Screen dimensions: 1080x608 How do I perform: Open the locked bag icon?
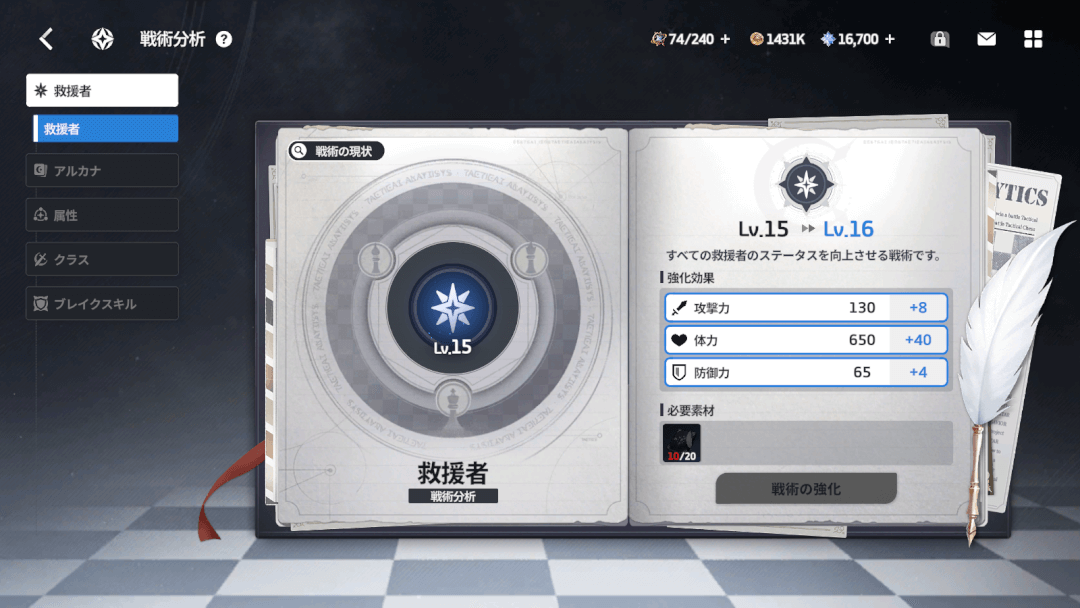(x=939, y=39)
